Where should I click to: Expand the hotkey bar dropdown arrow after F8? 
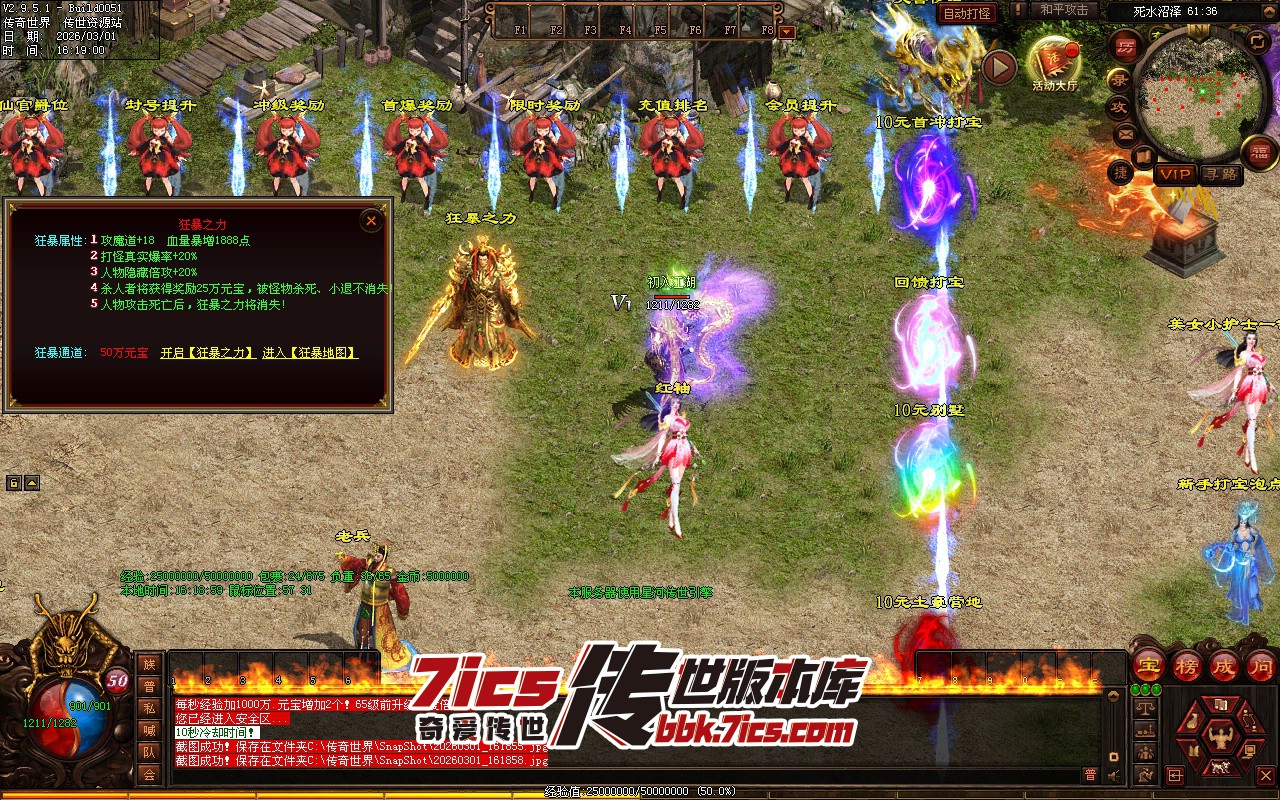coord(787,31)
